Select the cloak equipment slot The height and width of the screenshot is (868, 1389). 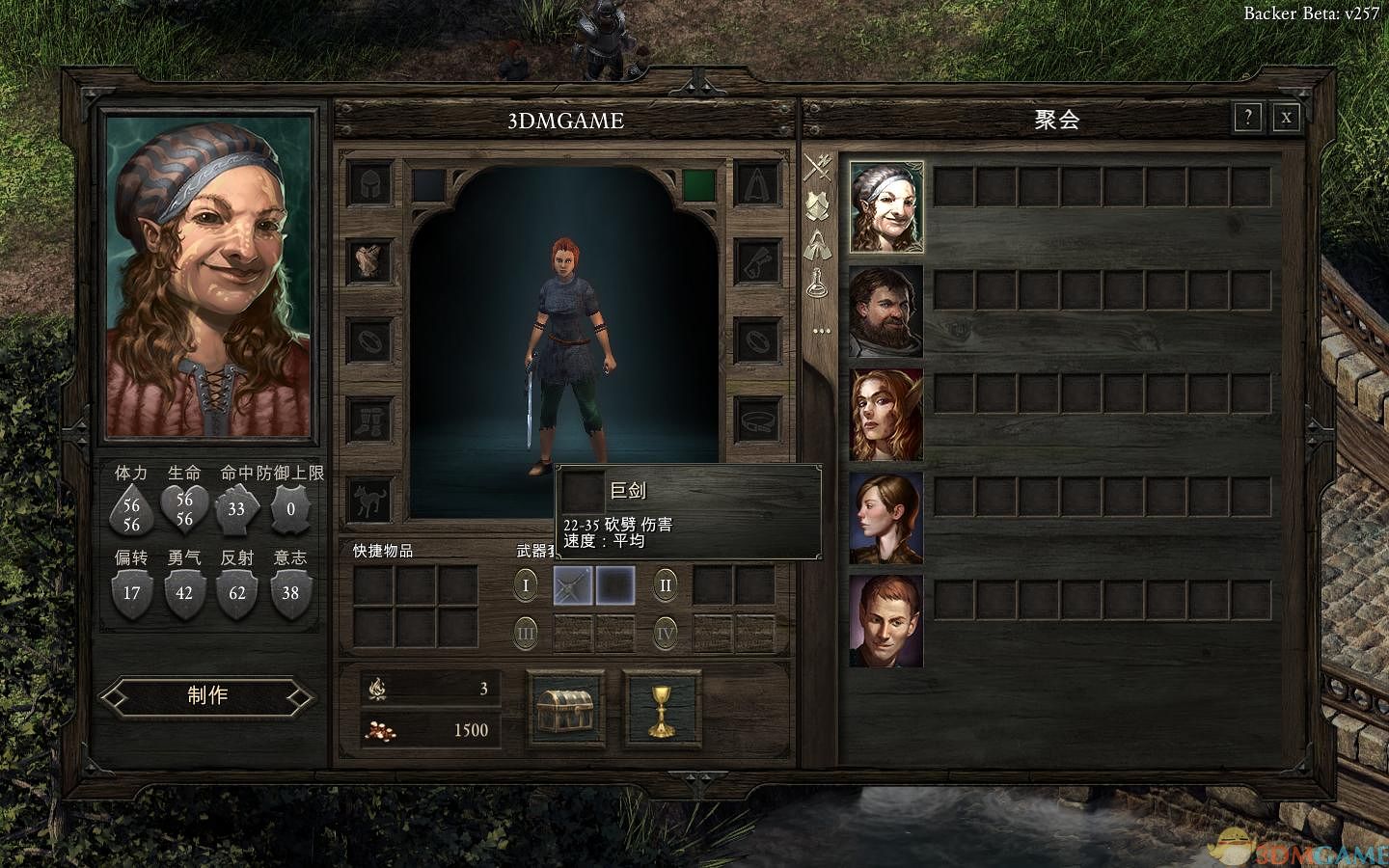click(x=759, y=183)
